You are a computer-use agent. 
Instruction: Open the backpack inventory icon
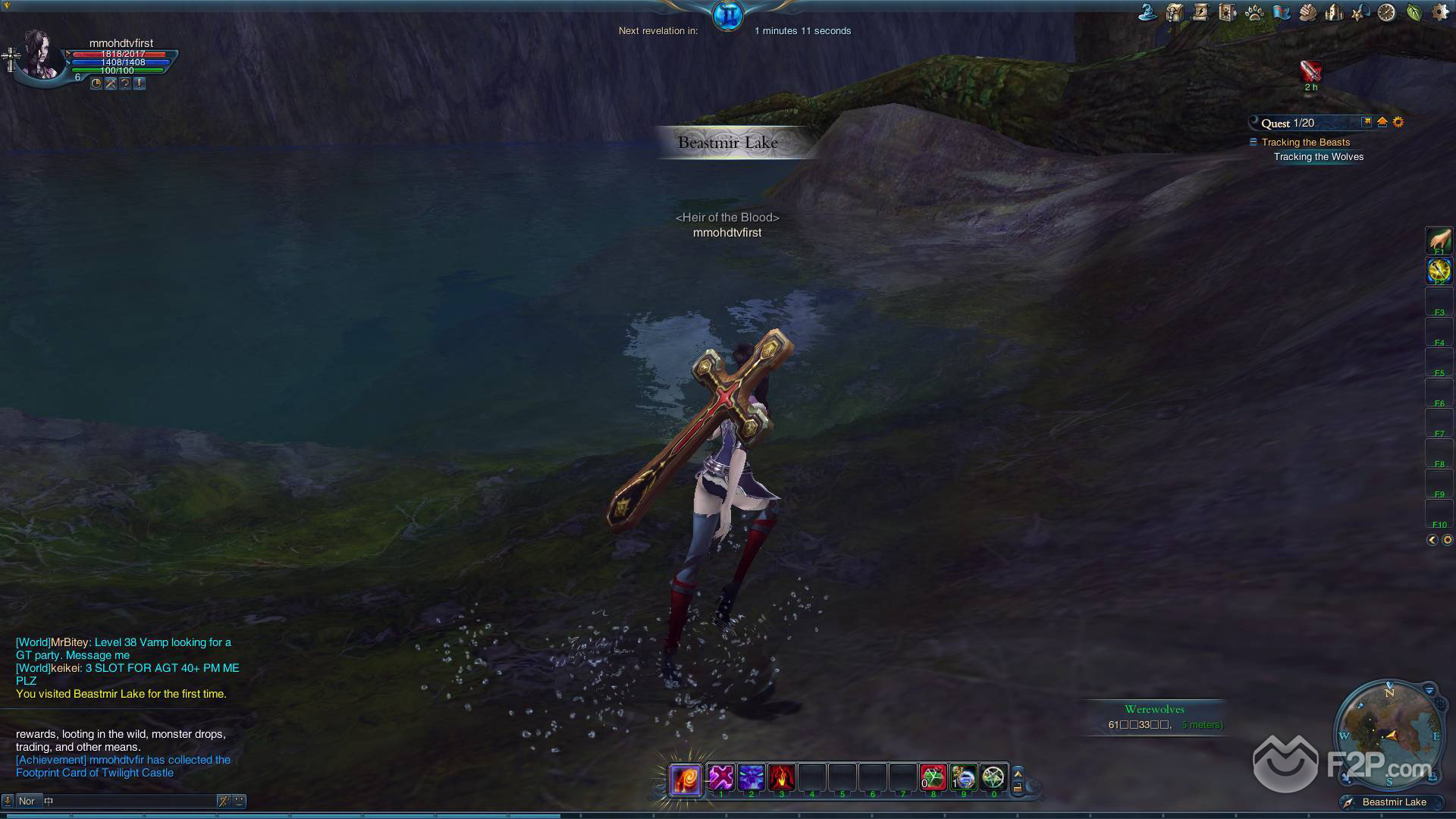pos(1174,12)
